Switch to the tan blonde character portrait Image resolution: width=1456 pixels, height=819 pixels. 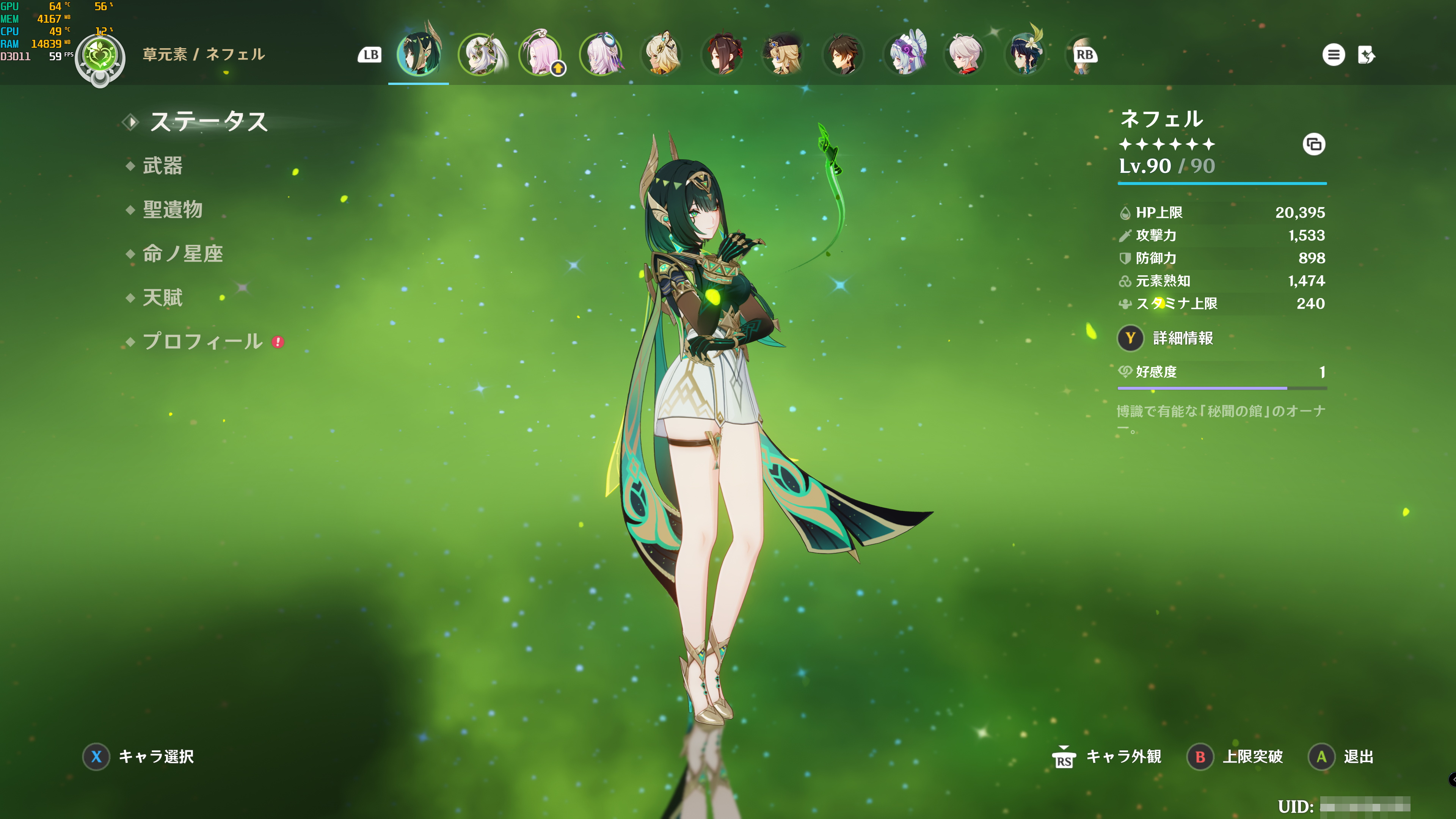click(x=662, y=55)
